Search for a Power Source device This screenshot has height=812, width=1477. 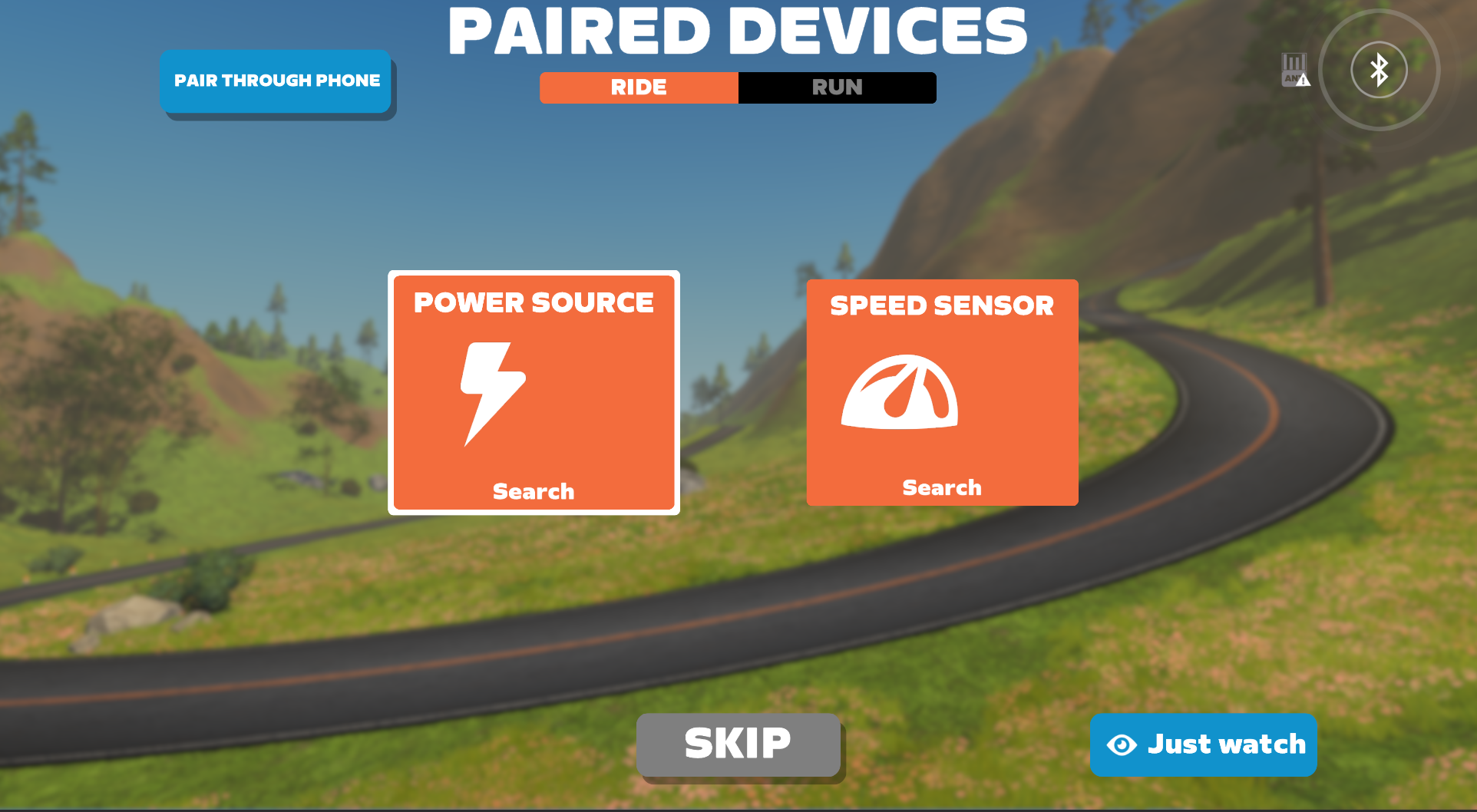533,491
